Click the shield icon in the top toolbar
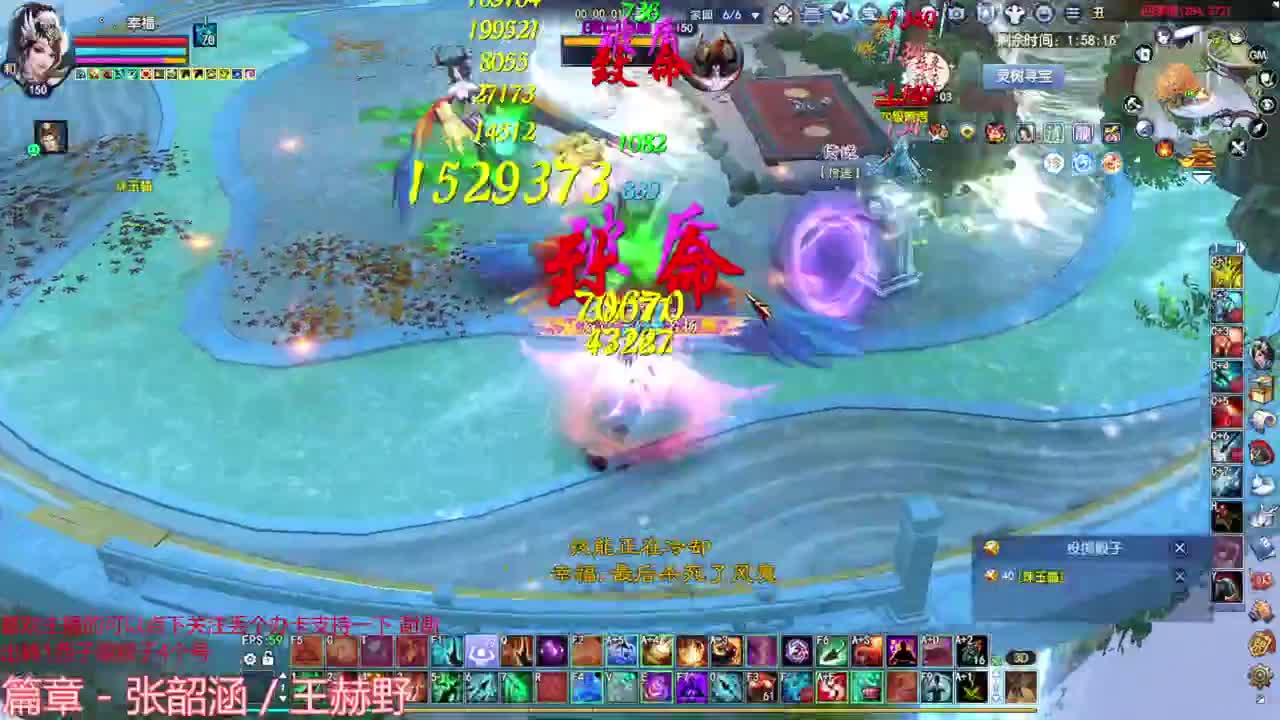Screen dimensions: 1280x720 (986, 13)
